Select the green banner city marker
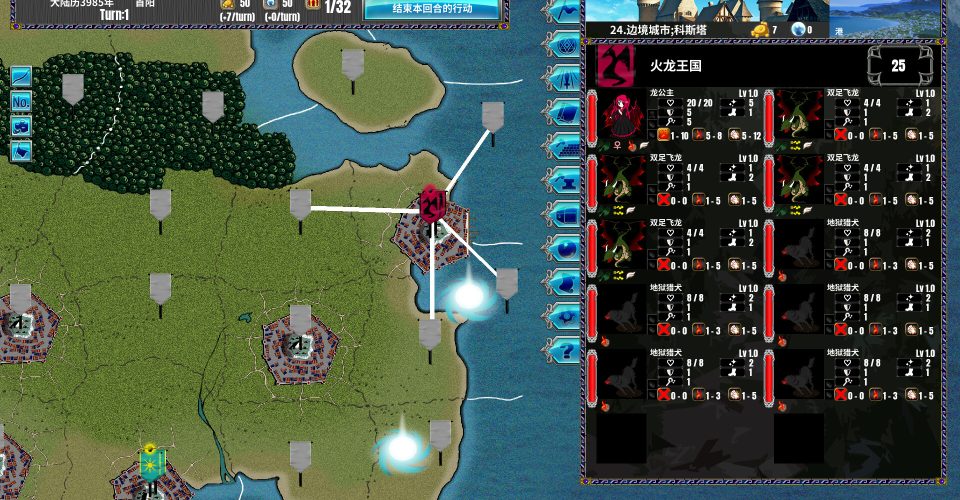 click(152, 463)
